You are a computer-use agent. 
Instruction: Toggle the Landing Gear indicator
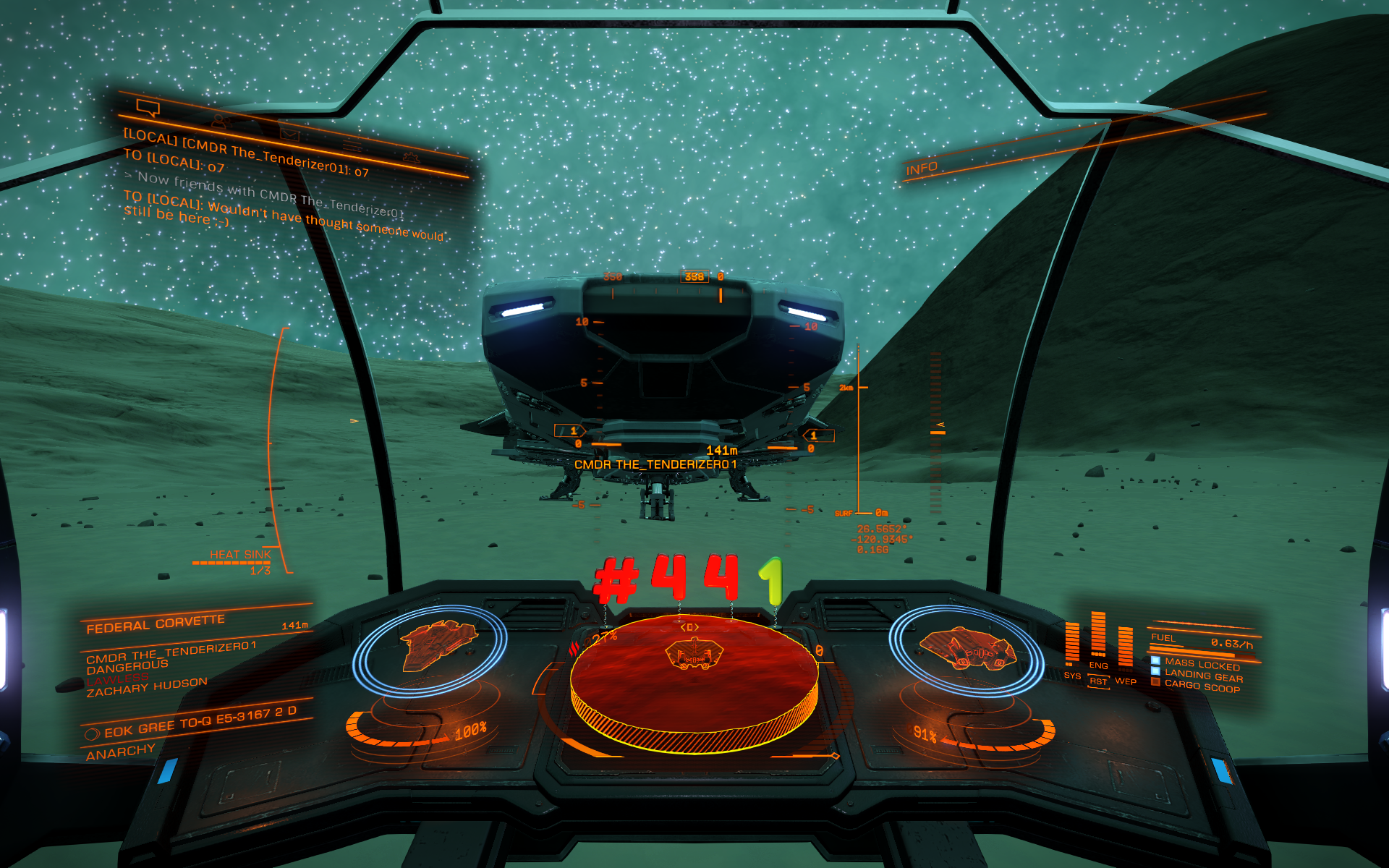point(1203,676)
